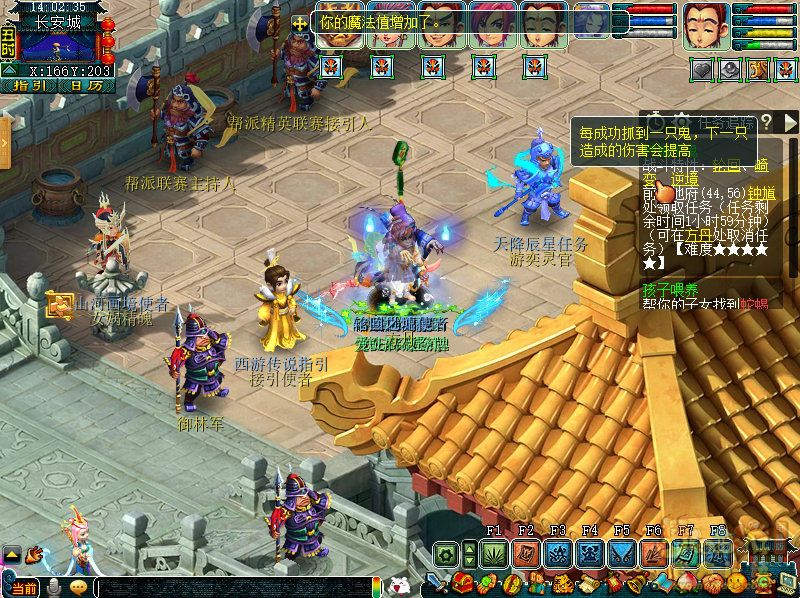Use the F1 green grass skill
This screenshot has height=598, width=800.
[x=493, y=553]
